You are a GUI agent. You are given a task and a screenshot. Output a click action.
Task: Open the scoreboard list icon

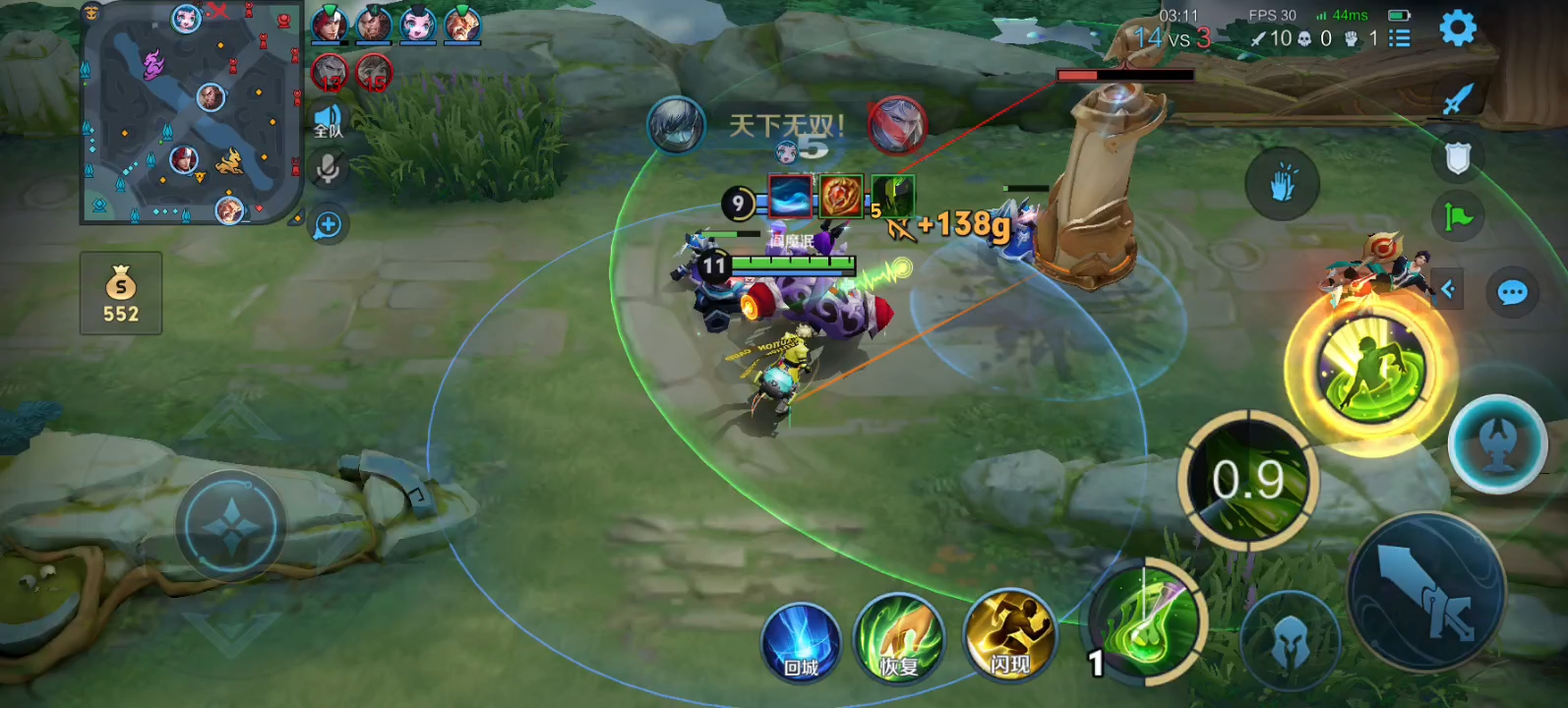click(1399, 38)
